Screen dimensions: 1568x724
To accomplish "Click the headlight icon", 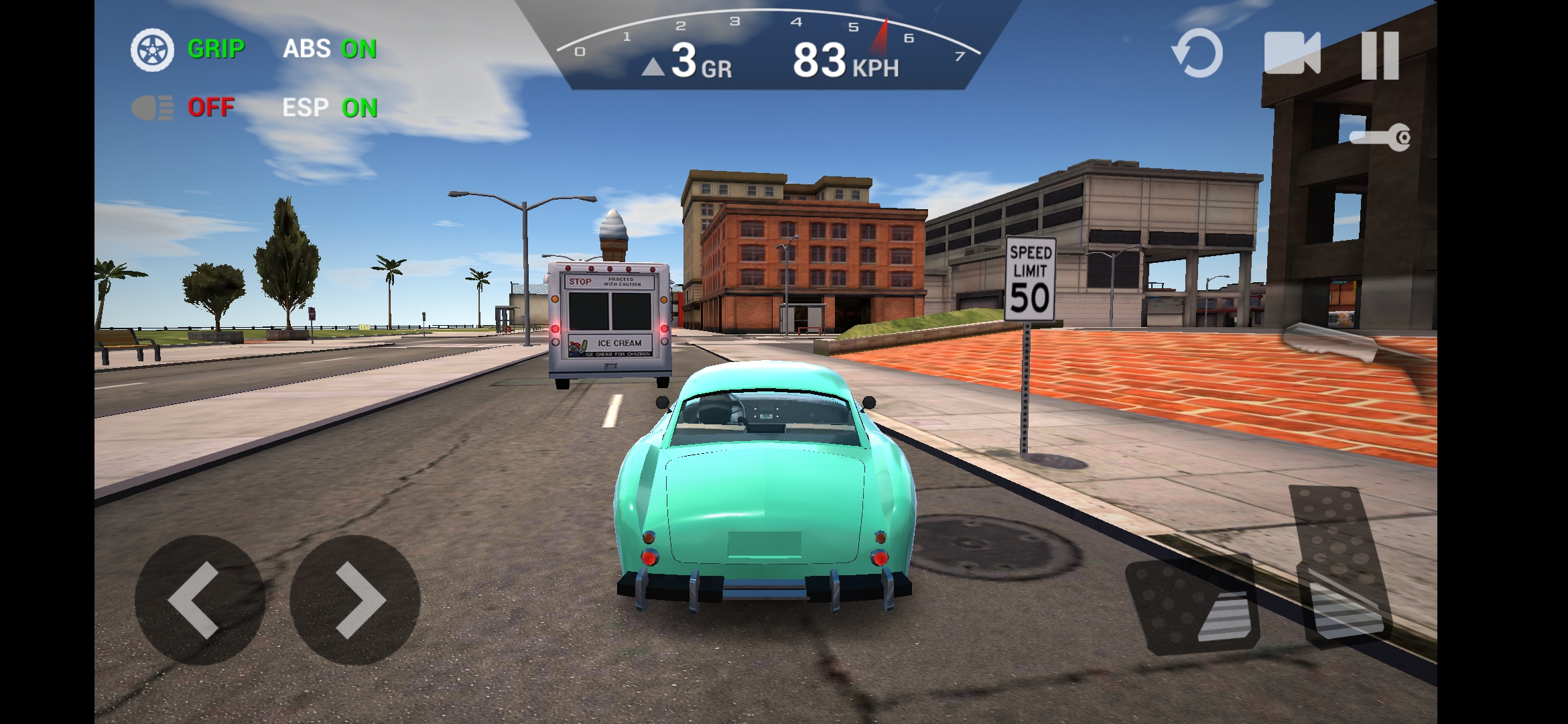I will (153, 107).
